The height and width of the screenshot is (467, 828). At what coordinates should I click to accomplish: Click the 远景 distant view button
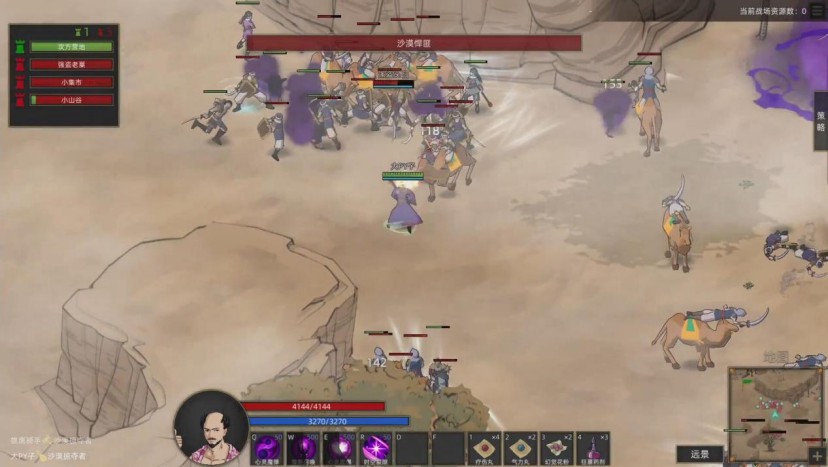[x=699, y=455]
